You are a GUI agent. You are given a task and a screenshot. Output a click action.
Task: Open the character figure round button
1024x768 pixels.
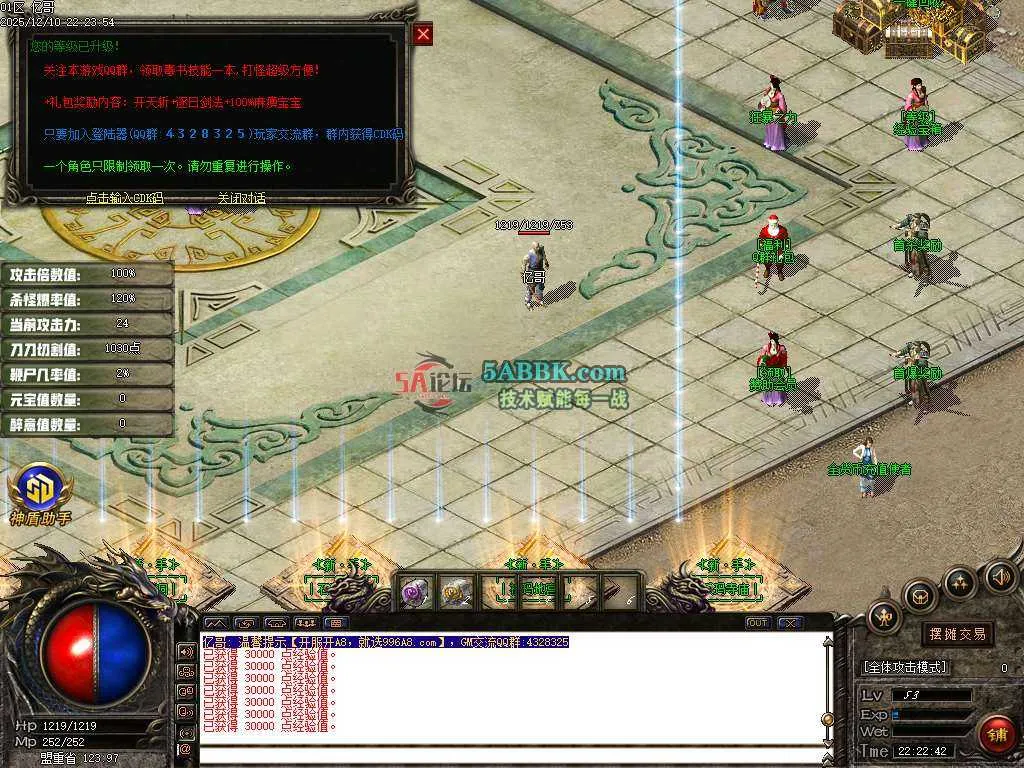(x=884, y=617)
